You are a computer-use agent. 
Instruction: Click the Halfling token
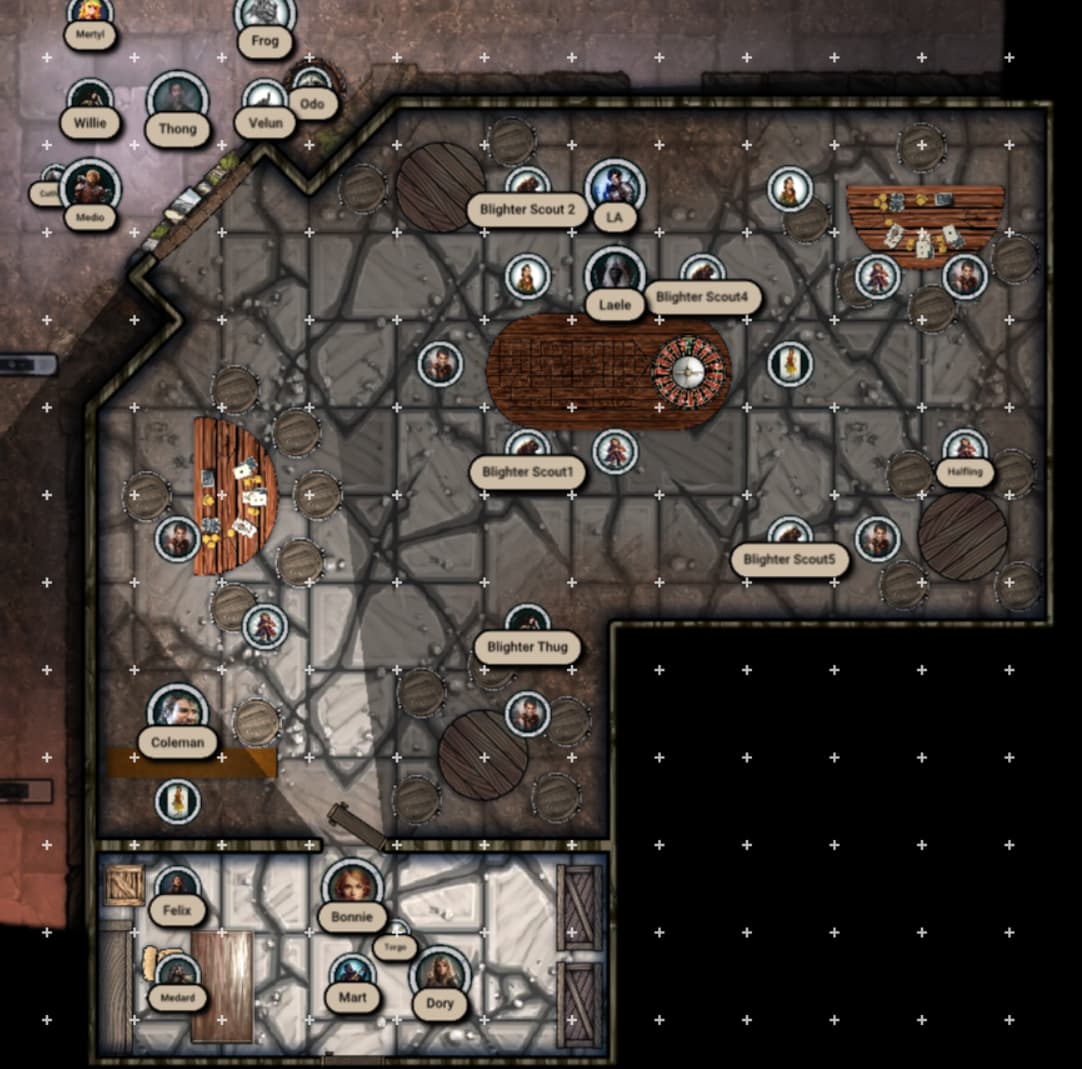click(965, 448)
